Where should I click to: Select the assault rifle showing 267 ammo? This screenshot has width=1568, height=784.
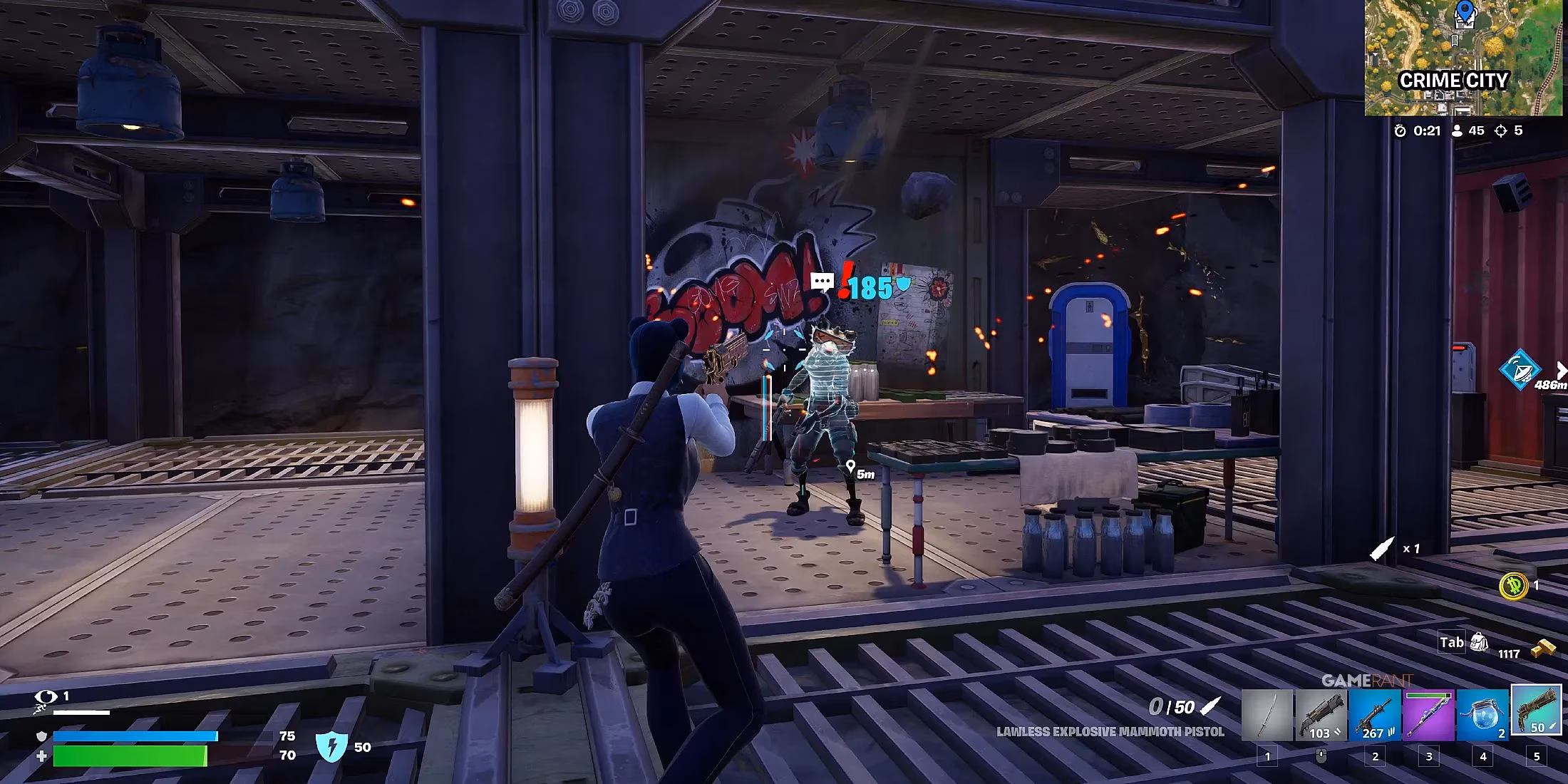pos(1374,714)
